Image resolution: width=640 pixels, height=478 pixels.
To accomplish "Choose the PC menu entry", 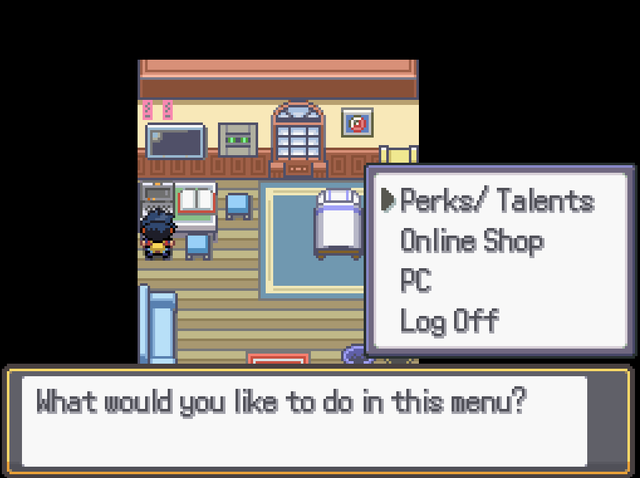I will [416, 281].
